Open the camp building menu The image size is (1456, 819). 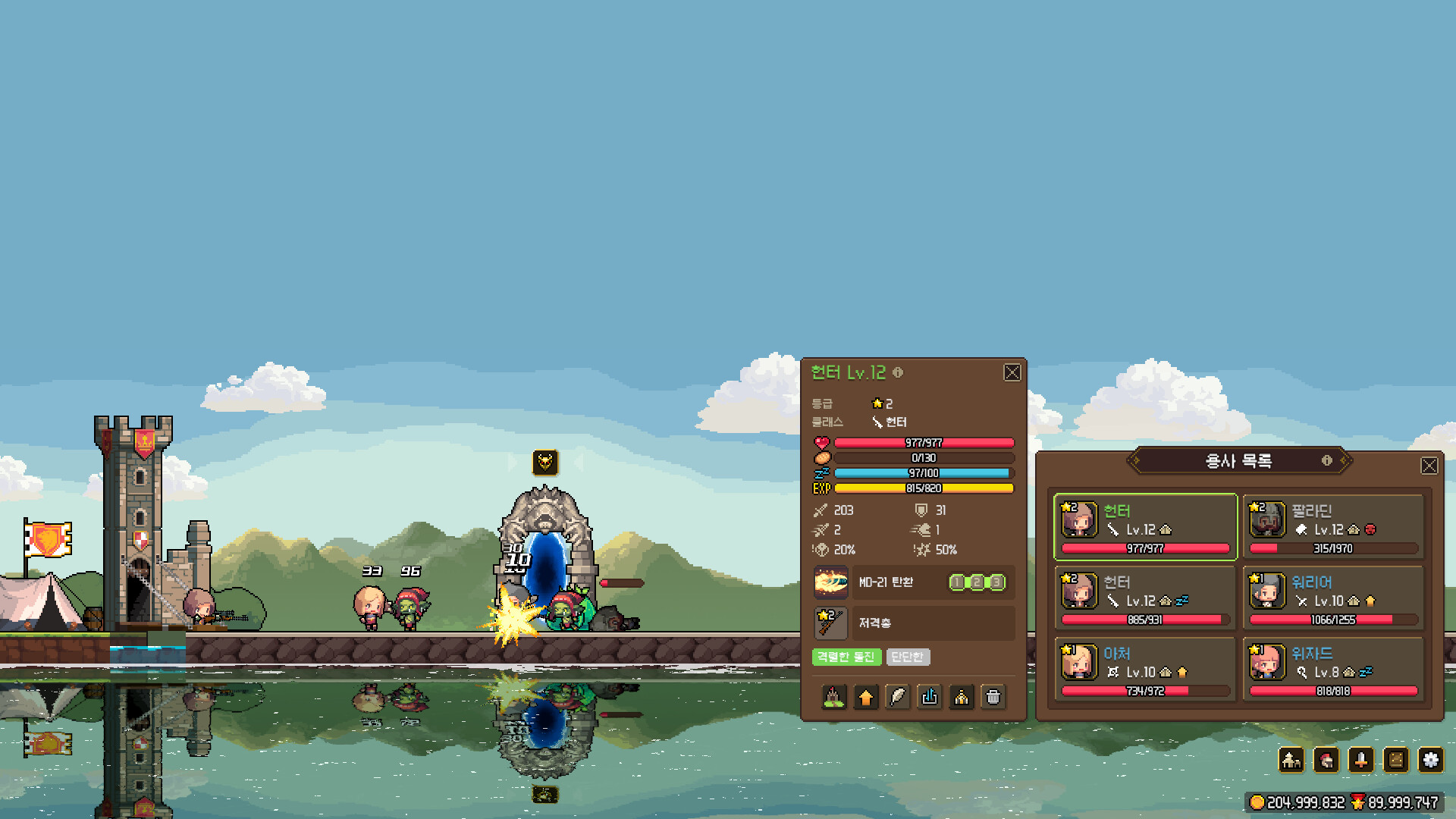tap(1291, 761)
